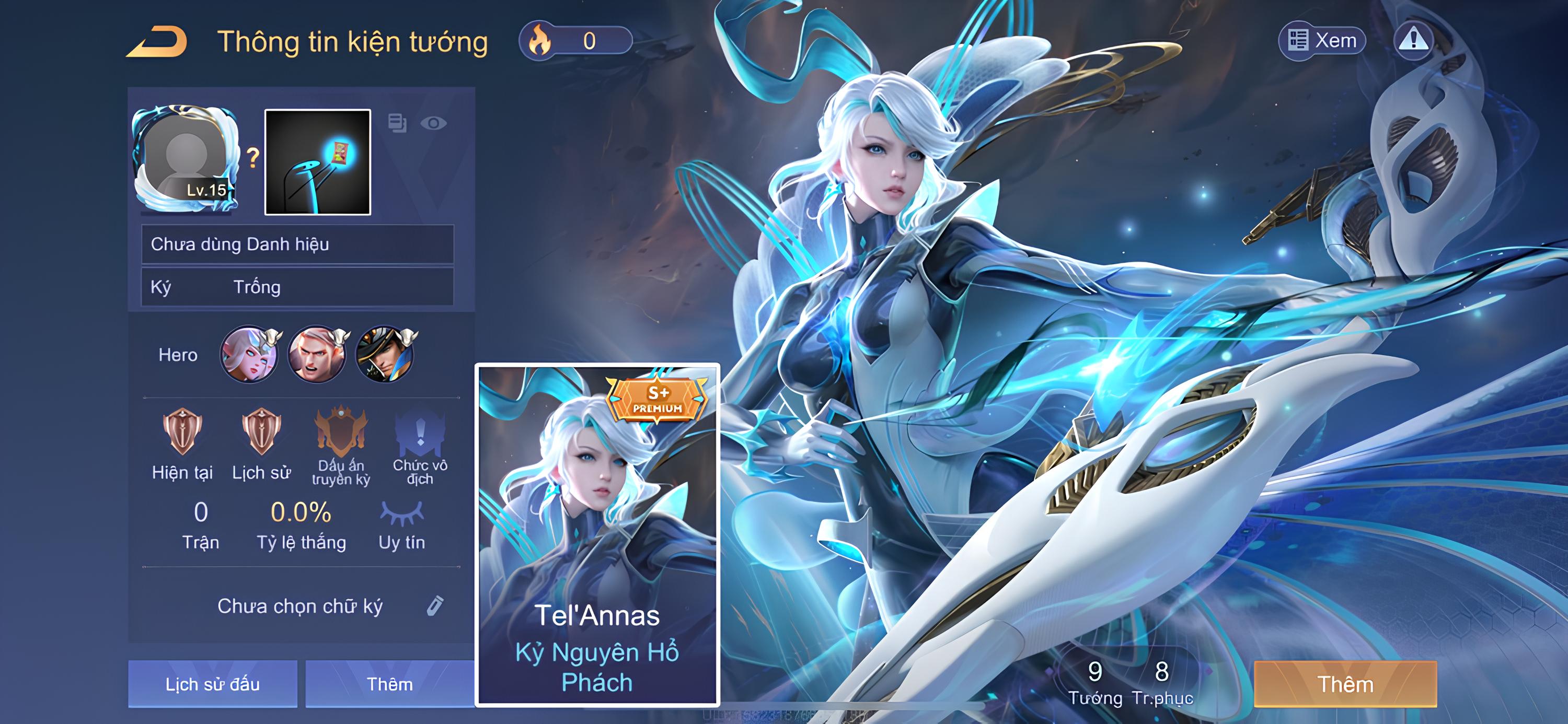
Task: Select the hat-wearing hero portrait
Action: [385, 355]
